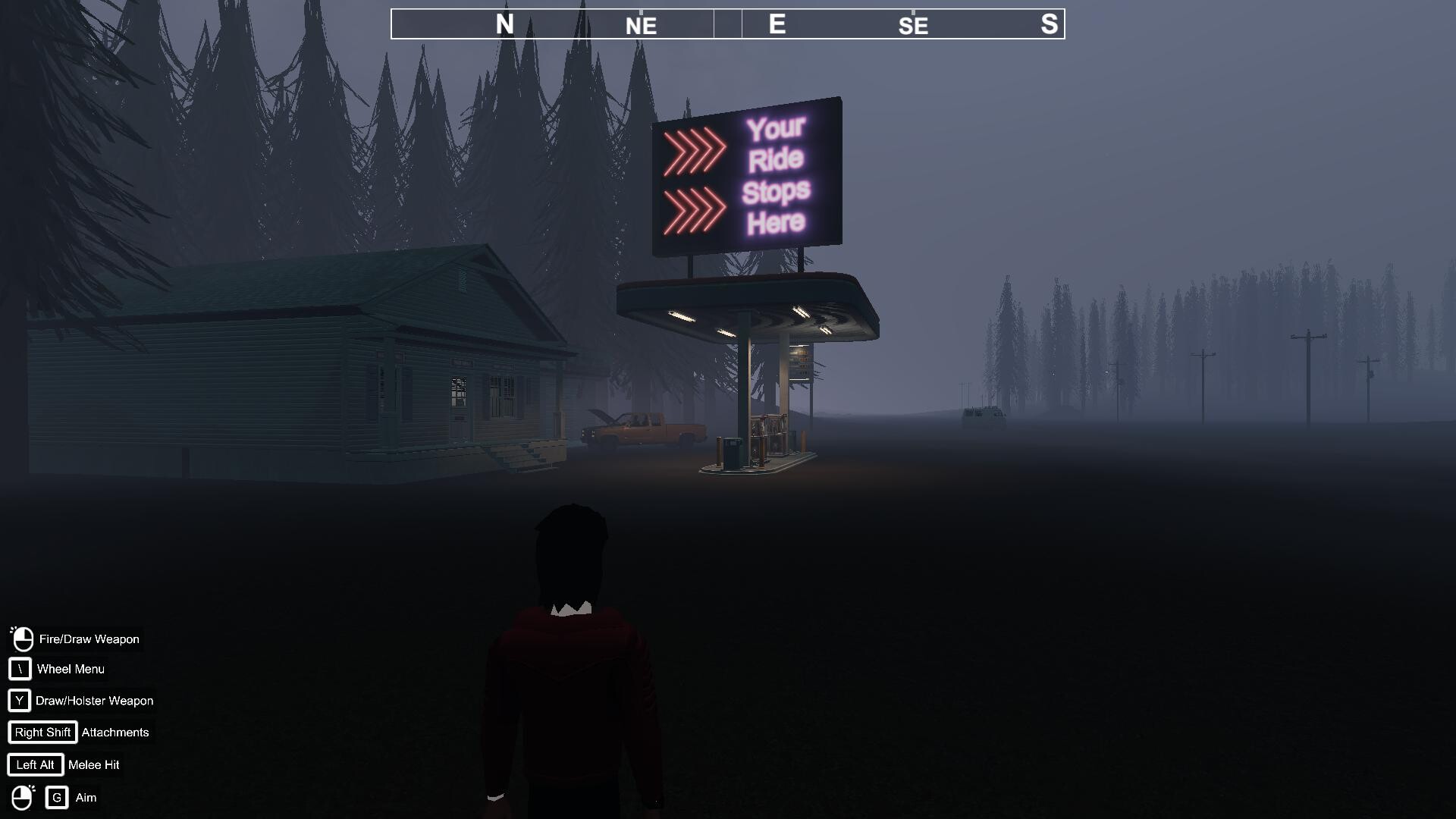This screenshot has height=819, width=1456.
Task: Select the Left Alt key icon
Action: [x=35, y=764]
